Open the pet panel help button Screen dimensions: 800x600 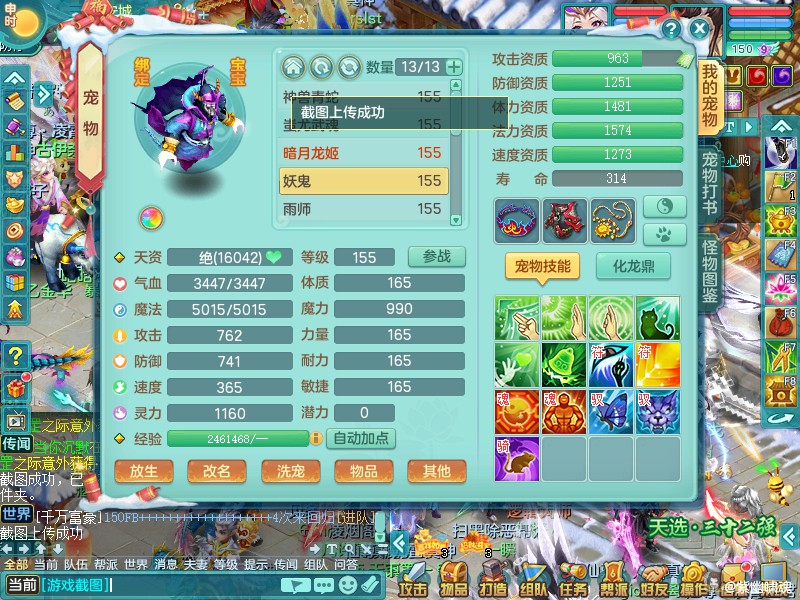(671, 29)
